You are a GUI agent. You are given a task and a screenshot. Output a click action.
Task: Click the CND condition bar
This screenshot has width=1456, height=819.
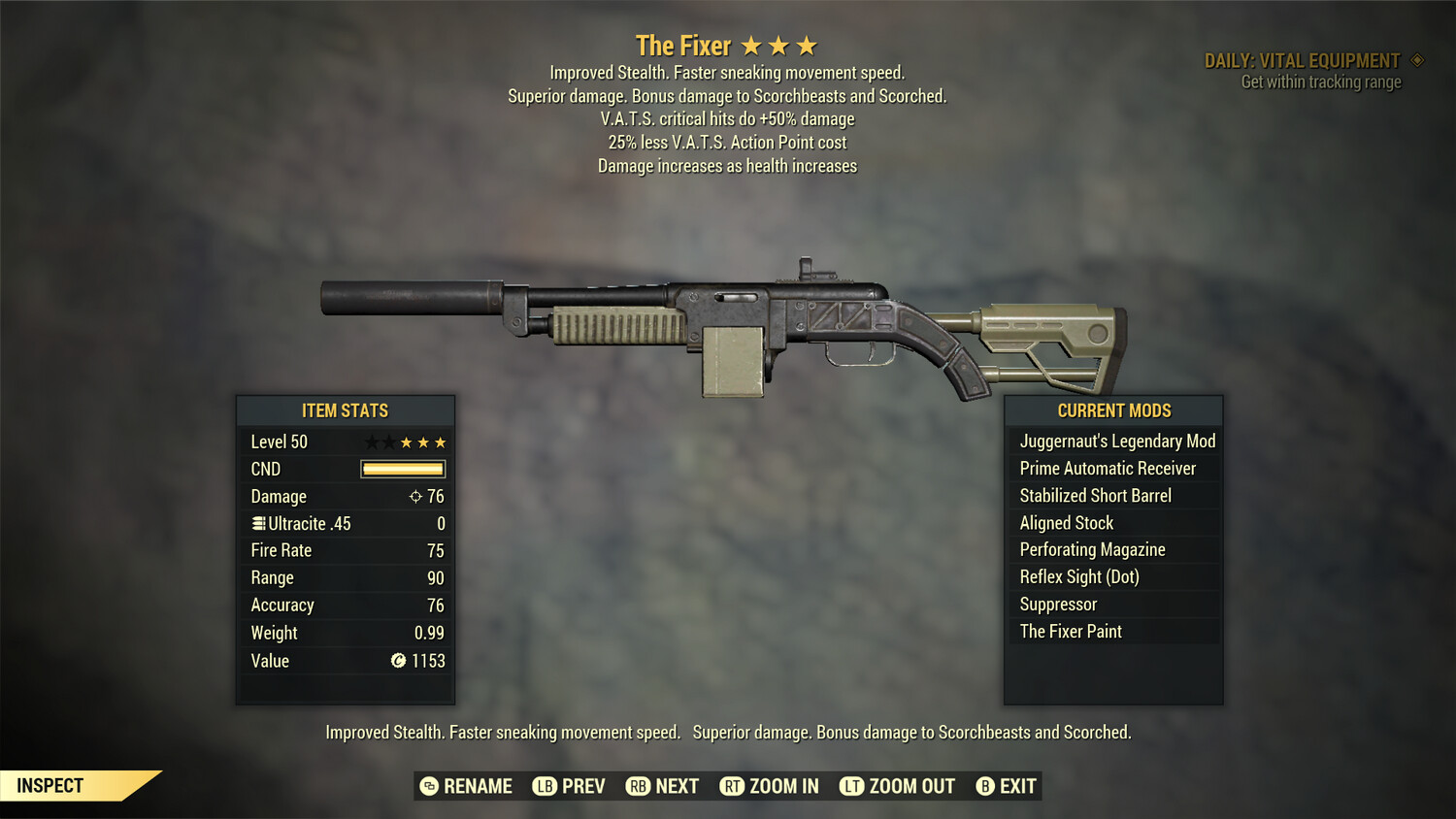pyautogui.click(x=402, y=469)
